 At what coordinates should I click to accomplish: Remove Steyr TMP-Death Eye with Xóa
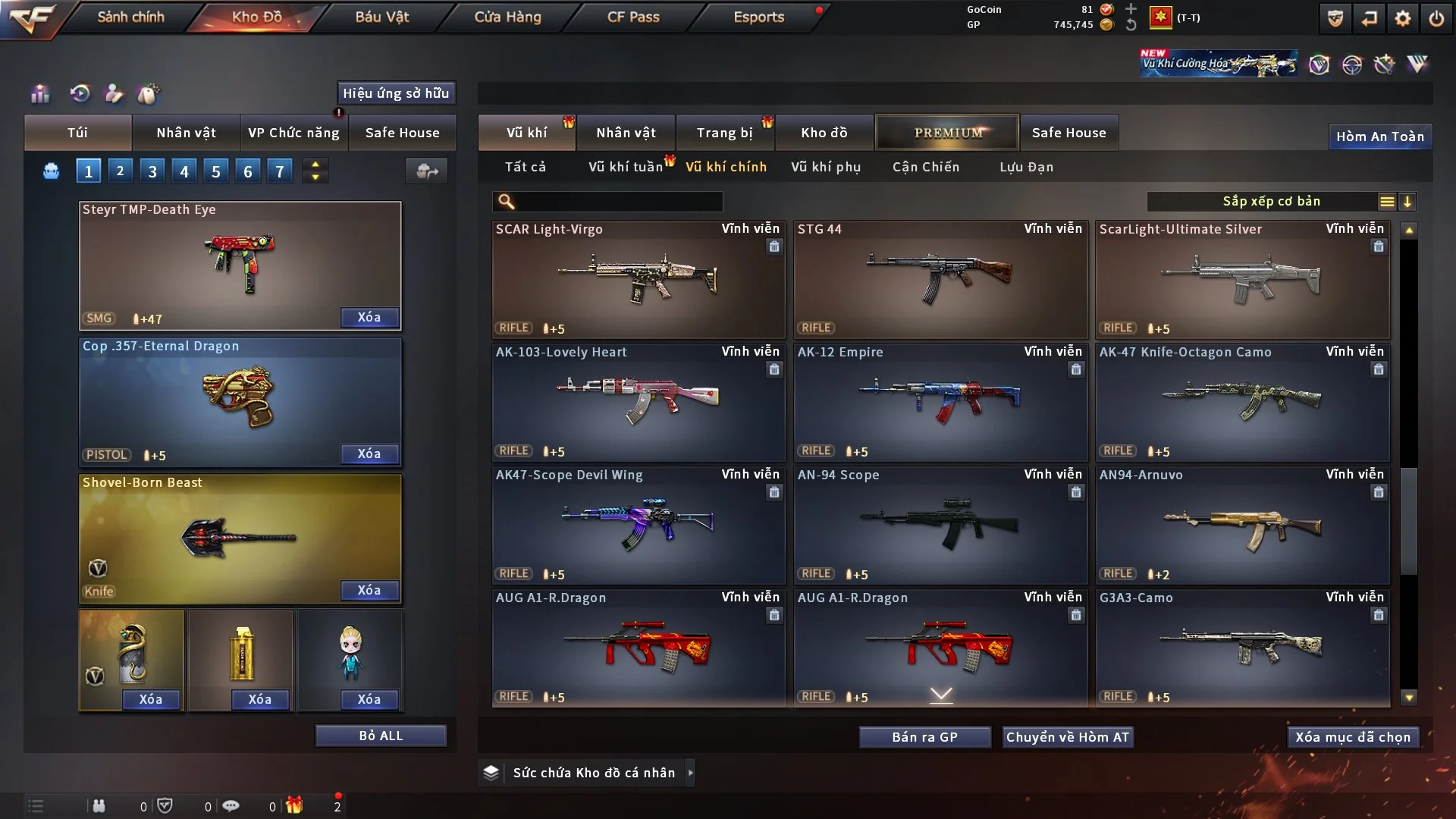[369, 317]
